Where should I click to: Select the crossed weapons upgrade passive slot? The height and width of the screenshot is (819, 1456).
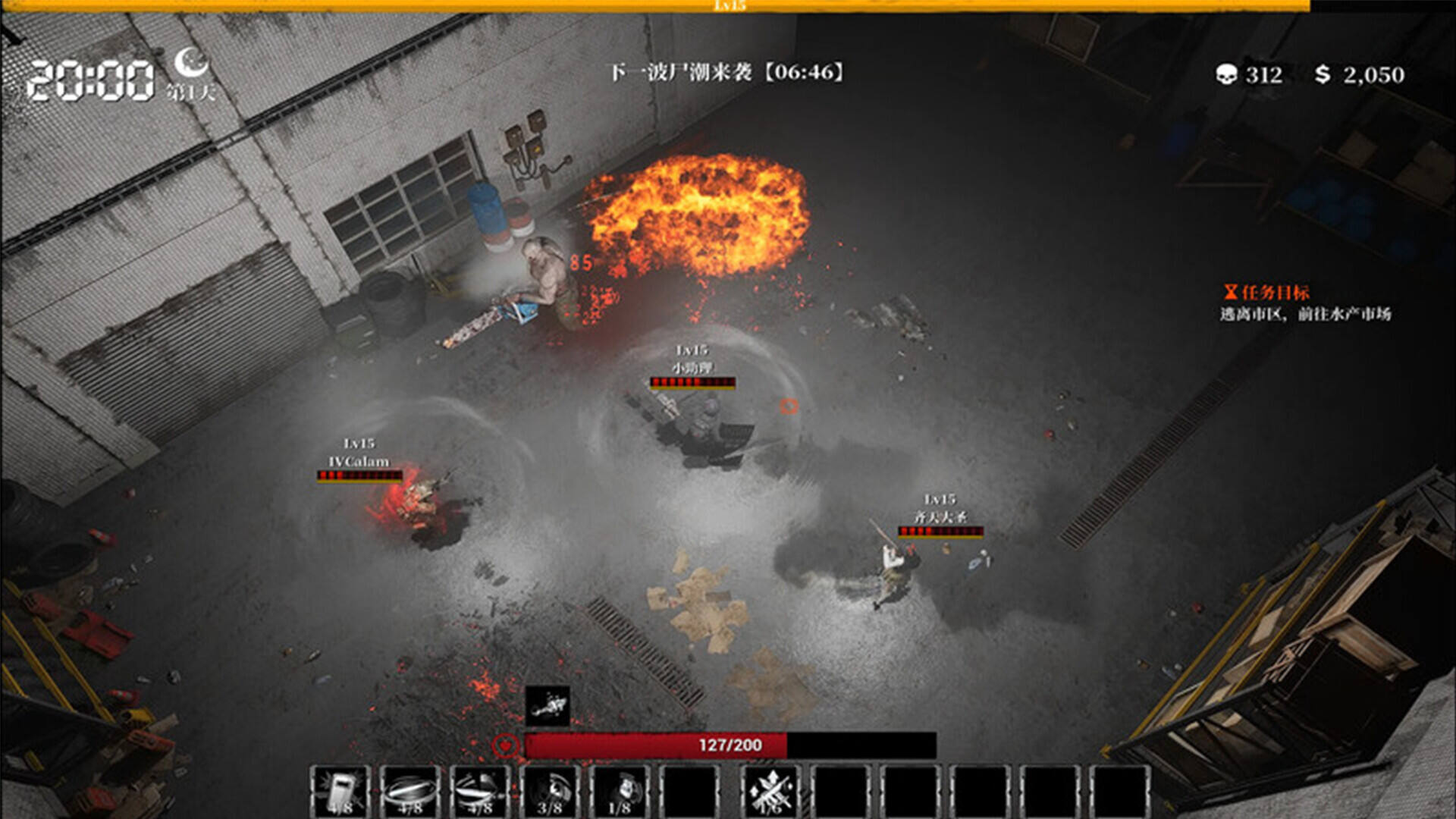770,791
